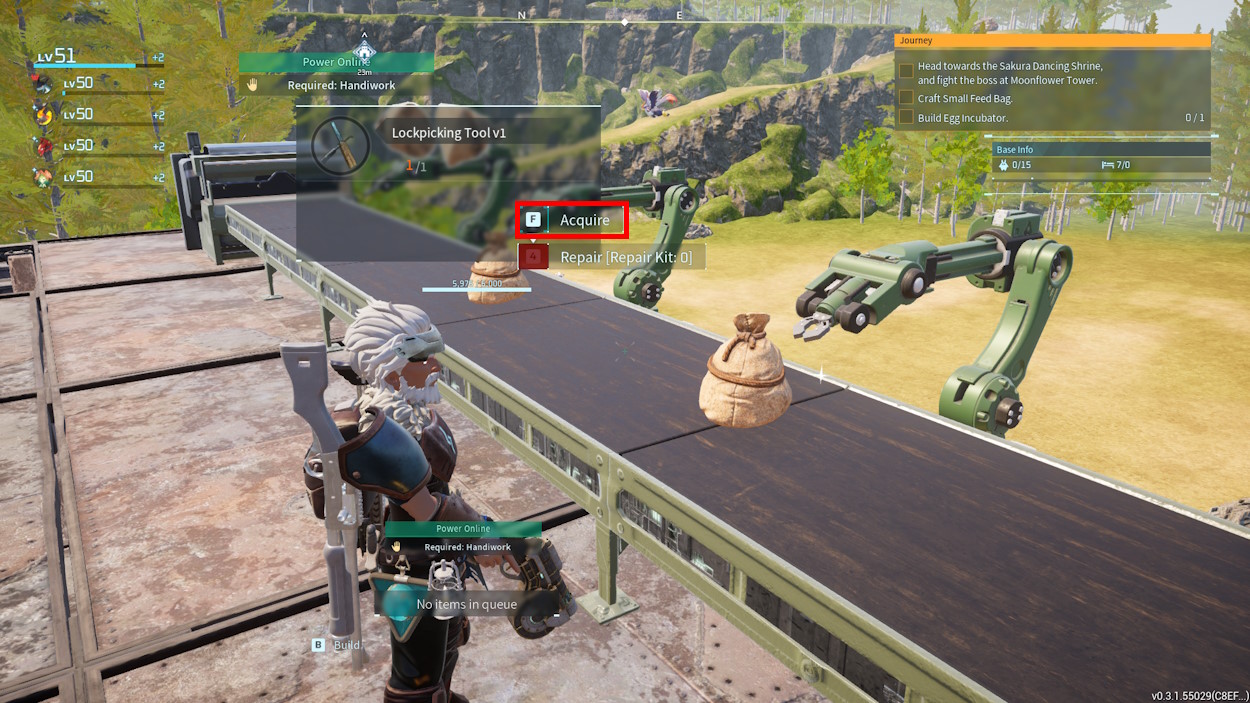Select the green and pink party Pal portrait
This screenshot has height=703, width=1250.
point(43,177)
